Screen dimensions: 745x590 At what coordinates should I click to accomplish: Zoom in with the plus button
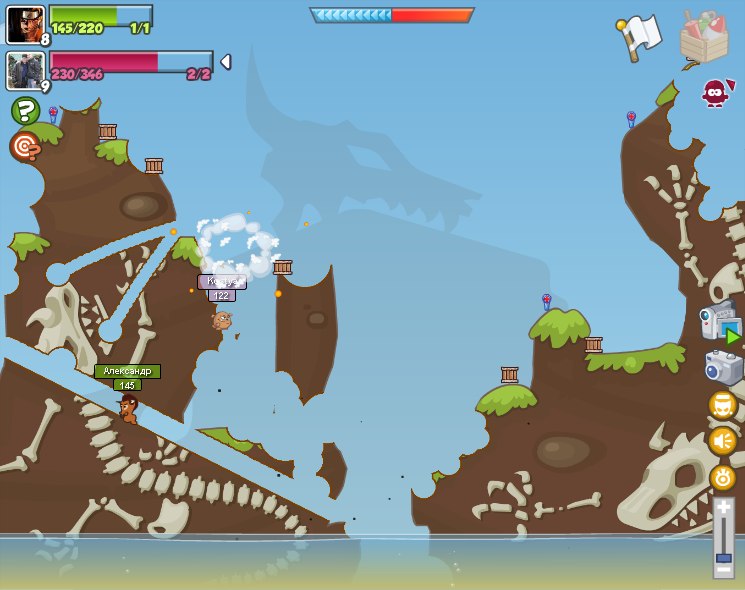point(723,508)
